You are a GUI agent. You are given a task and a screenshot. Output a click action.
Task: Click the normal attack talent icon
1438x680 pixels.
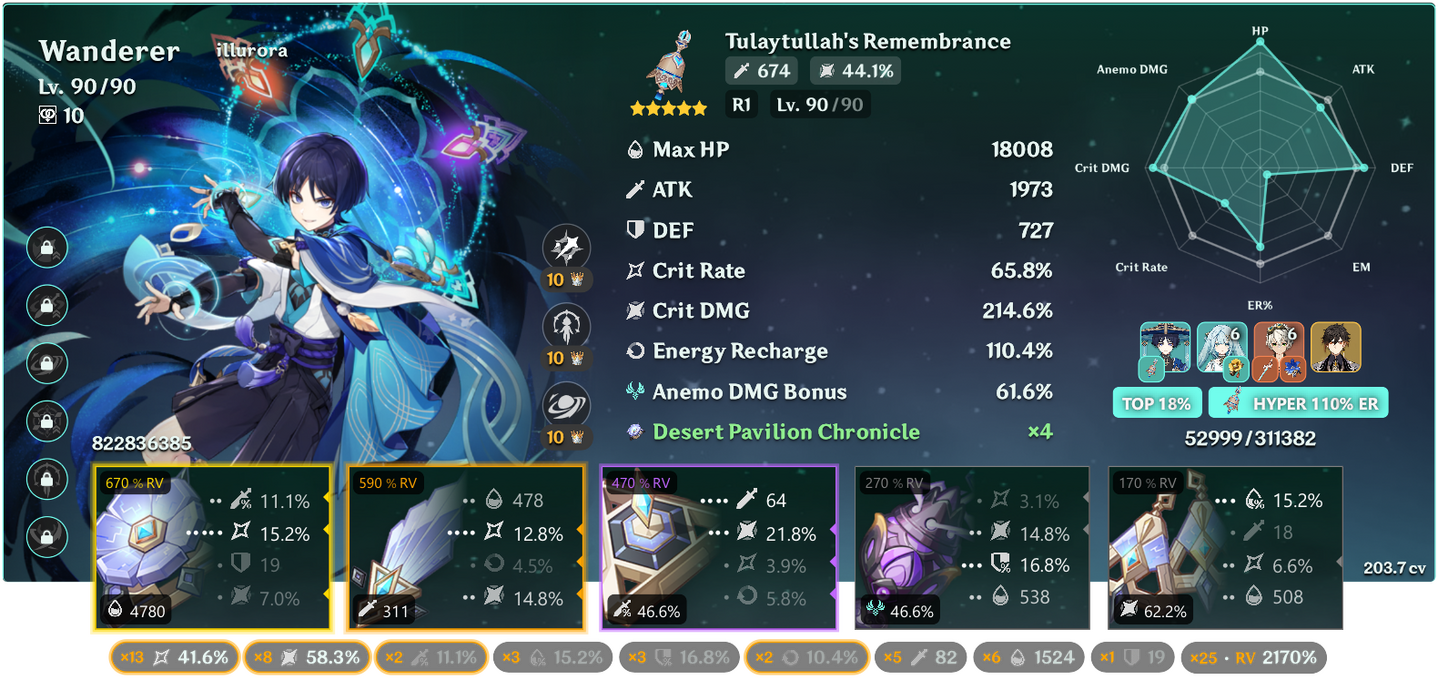566,249
